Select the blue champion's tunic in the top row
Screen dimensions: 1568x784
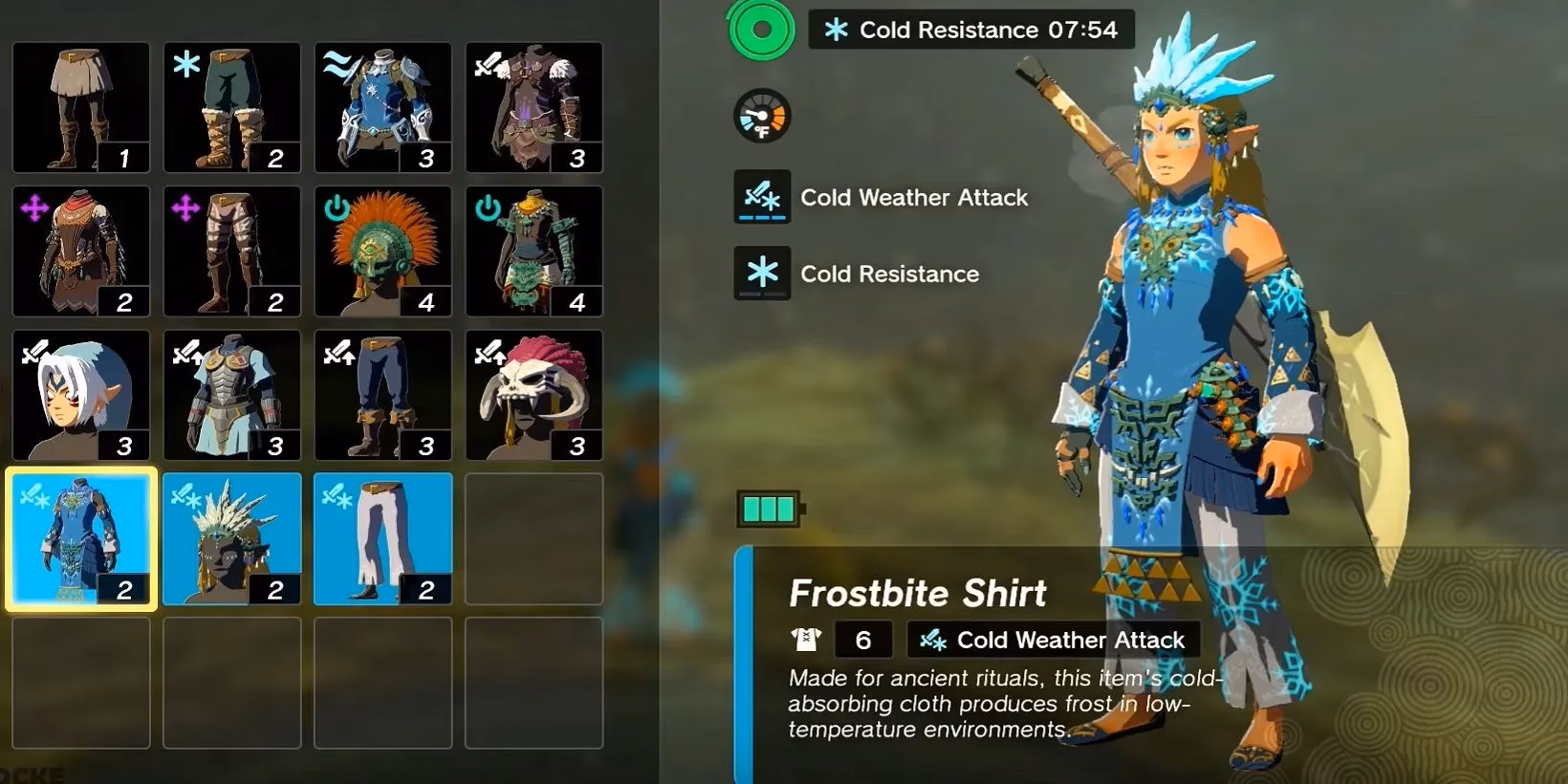[x=383, y=107]
